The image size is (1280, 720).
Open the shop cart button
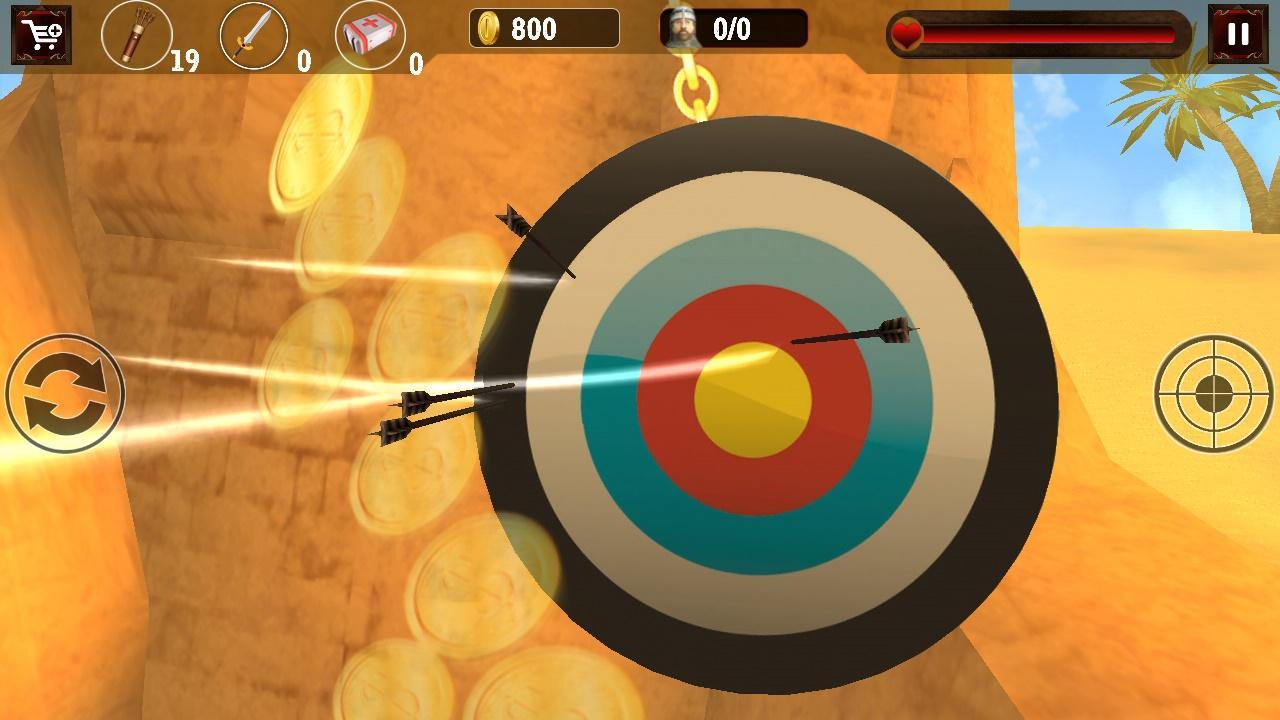41,35
